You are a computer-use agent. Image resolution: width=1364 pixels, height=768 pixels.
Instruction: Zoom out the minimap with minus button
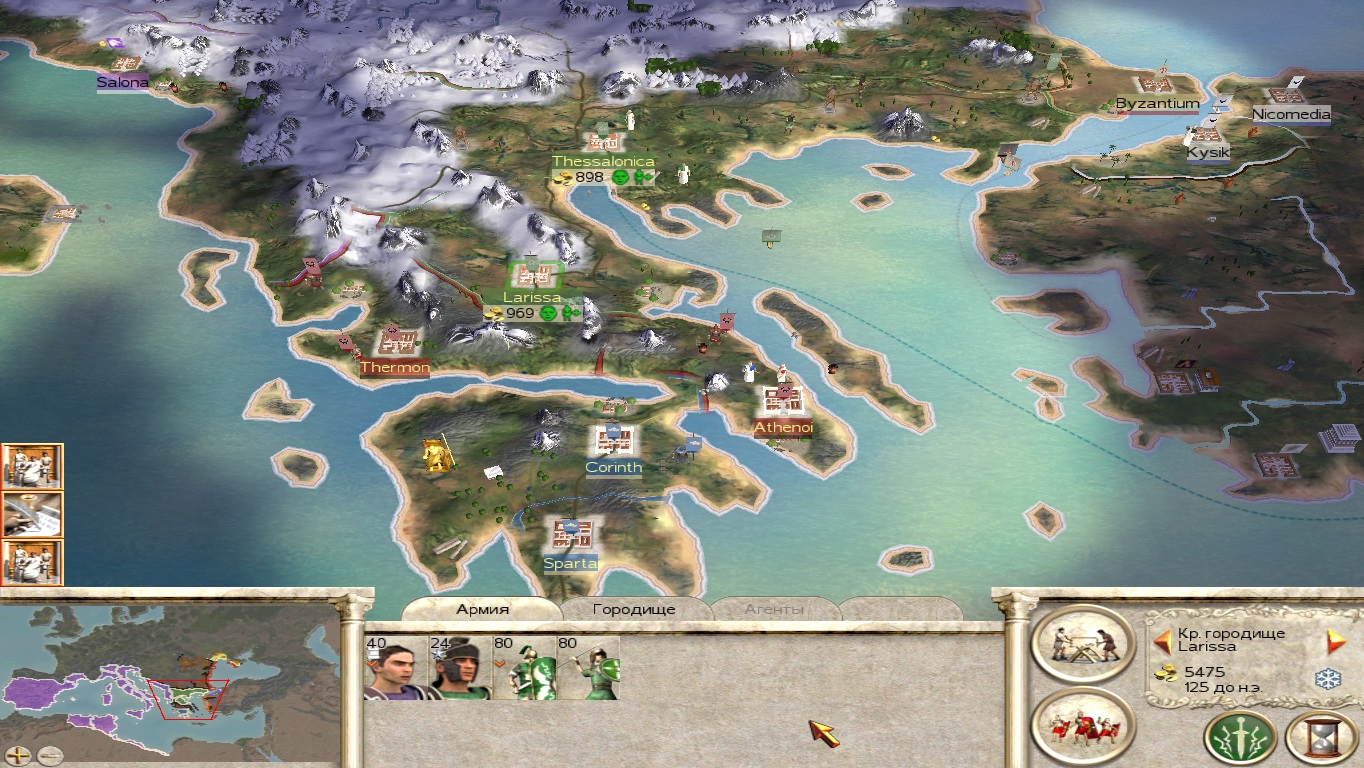click(48, 755)
